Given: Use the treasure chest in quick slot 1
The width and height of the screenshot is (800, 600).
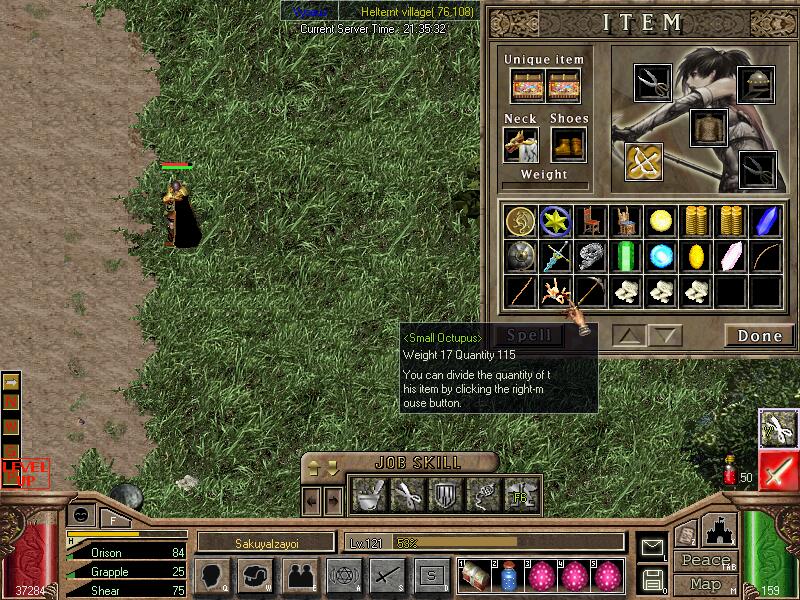Looking at the screenshot, I should 475,576.
